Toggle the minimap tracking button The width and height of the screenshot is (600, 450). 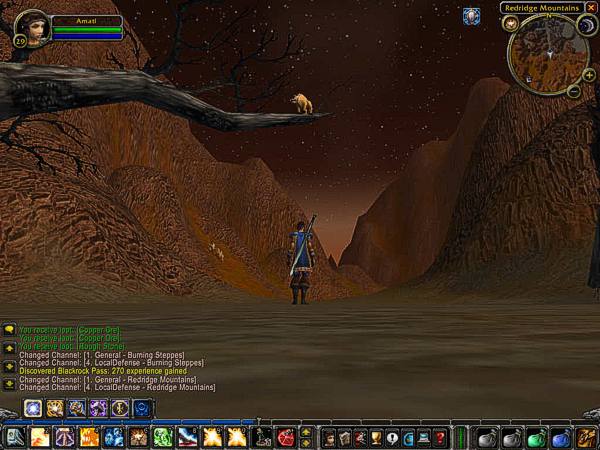[x=511, y=23]
